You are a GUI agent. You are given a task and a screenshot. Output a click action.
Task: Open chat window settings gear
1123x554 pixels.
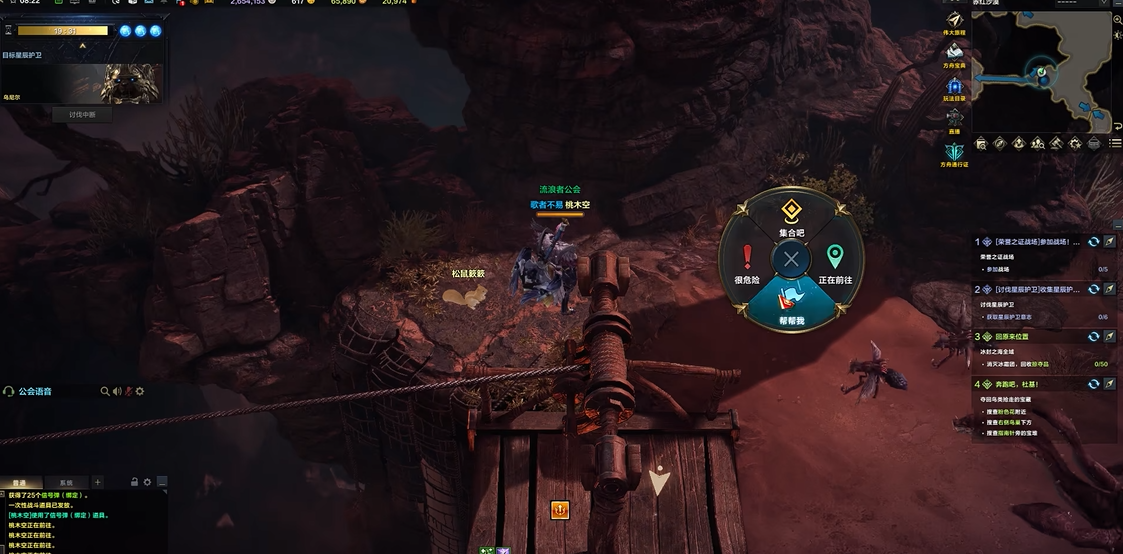pyautogui.click(x=147, y=482)
